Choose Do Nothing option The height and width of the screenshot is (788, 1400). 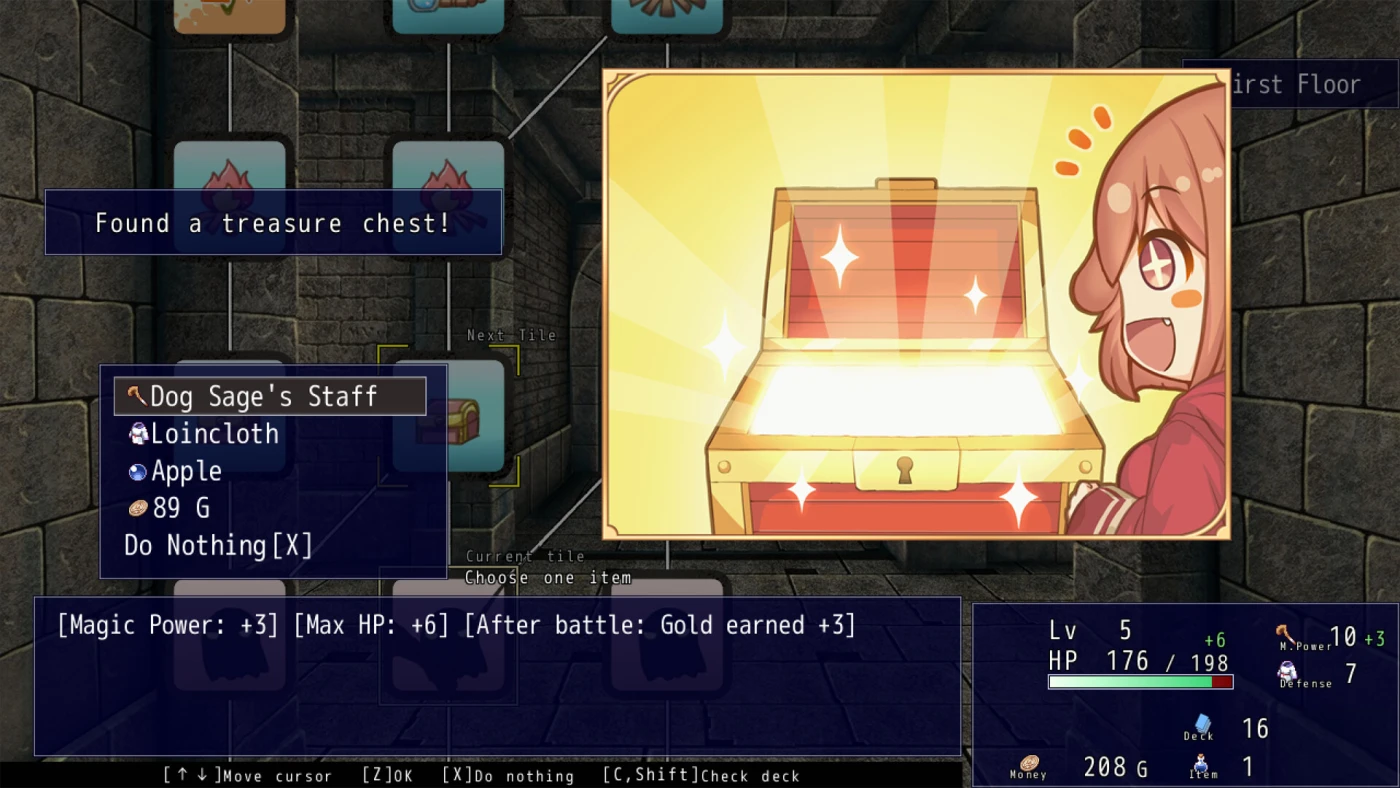(218, 545)
